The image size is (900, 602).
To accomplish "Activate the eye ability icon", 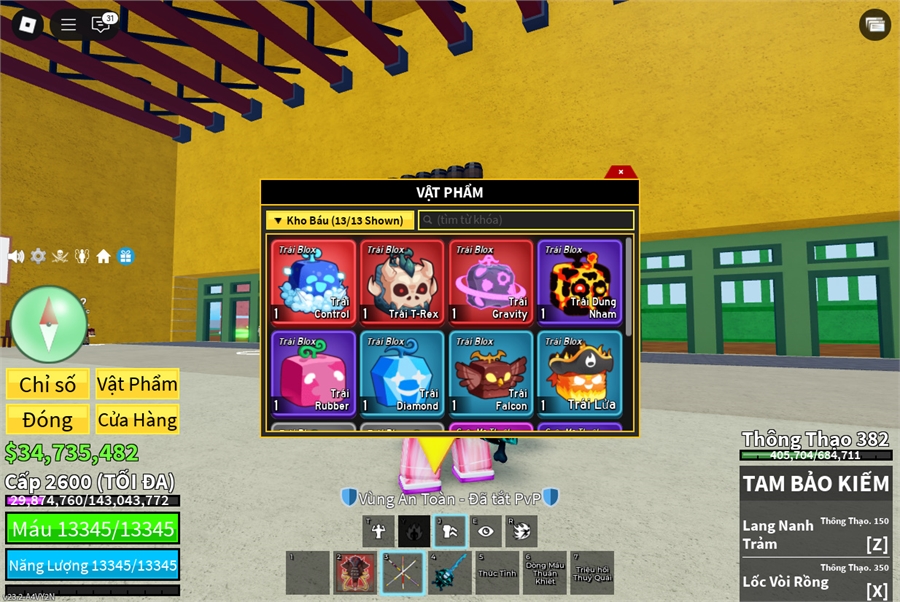I will (486, 531).
